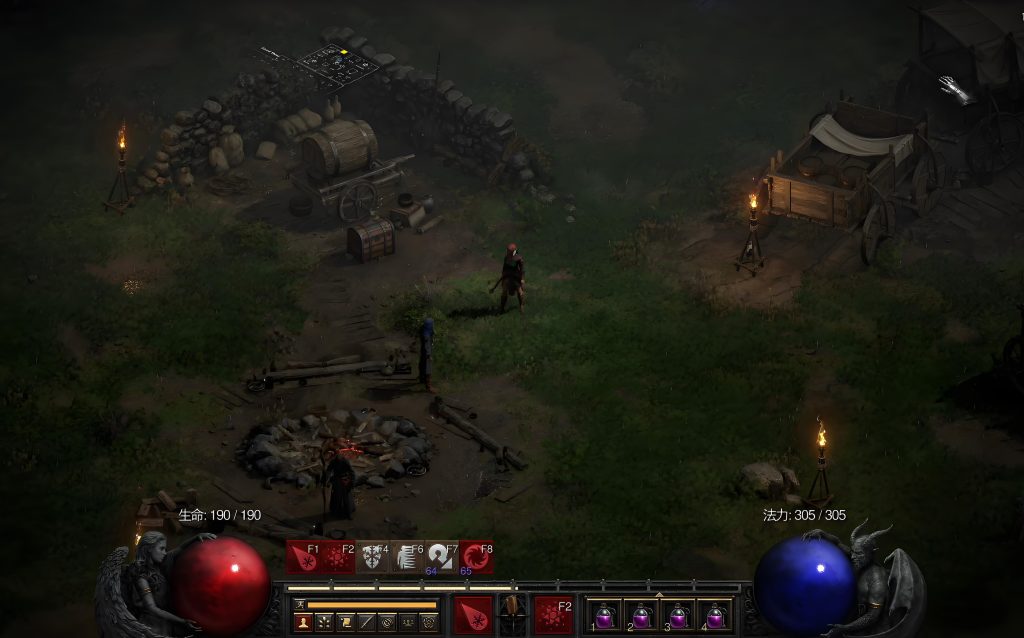Use the purple potion in belt slot 3
This screenshot has height=638, width=1024.
678,614
